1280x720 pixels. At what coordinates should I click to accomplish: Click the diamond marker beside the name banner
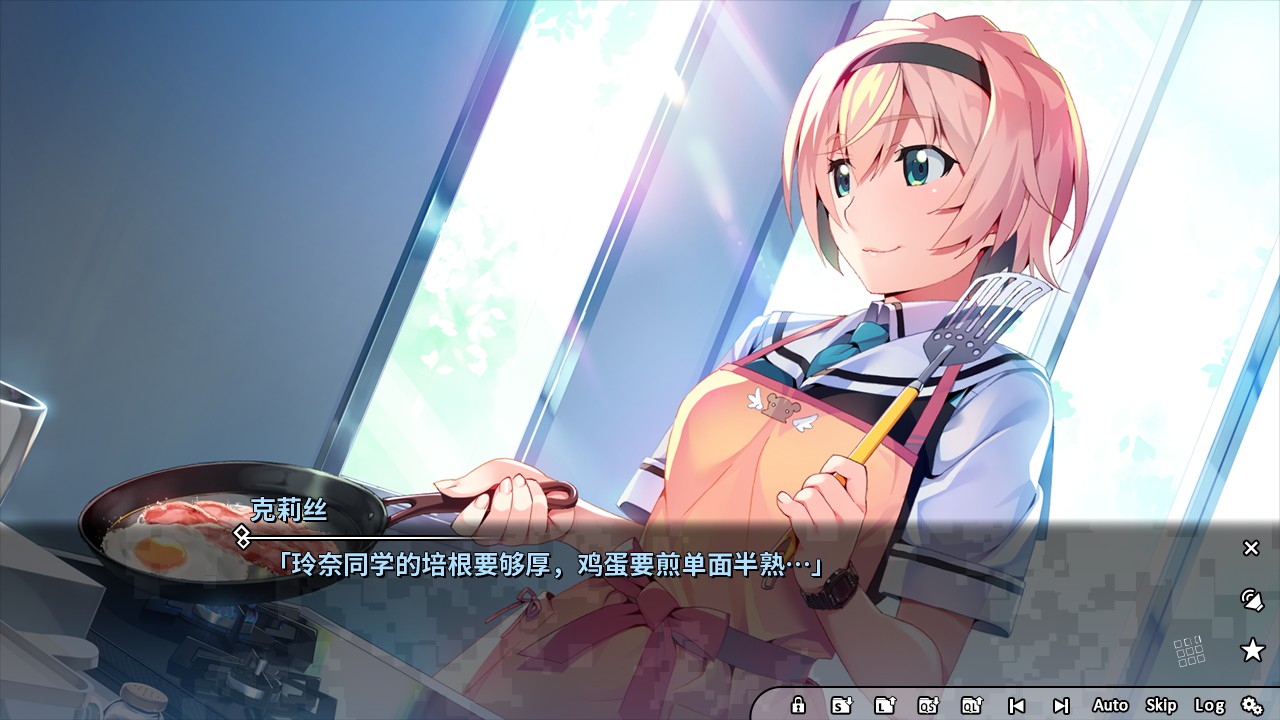[x=243, y=536]
